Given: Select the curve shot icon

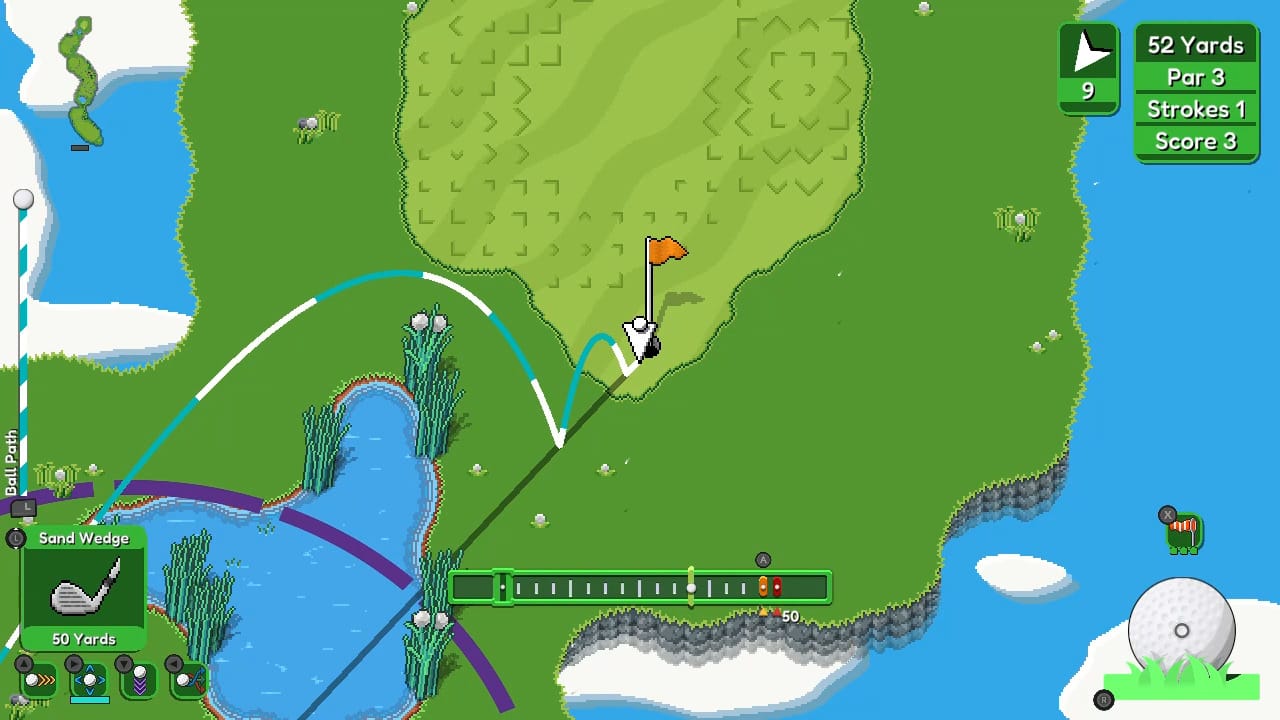Looking at the screenshot, I should [x=186, y=680].
